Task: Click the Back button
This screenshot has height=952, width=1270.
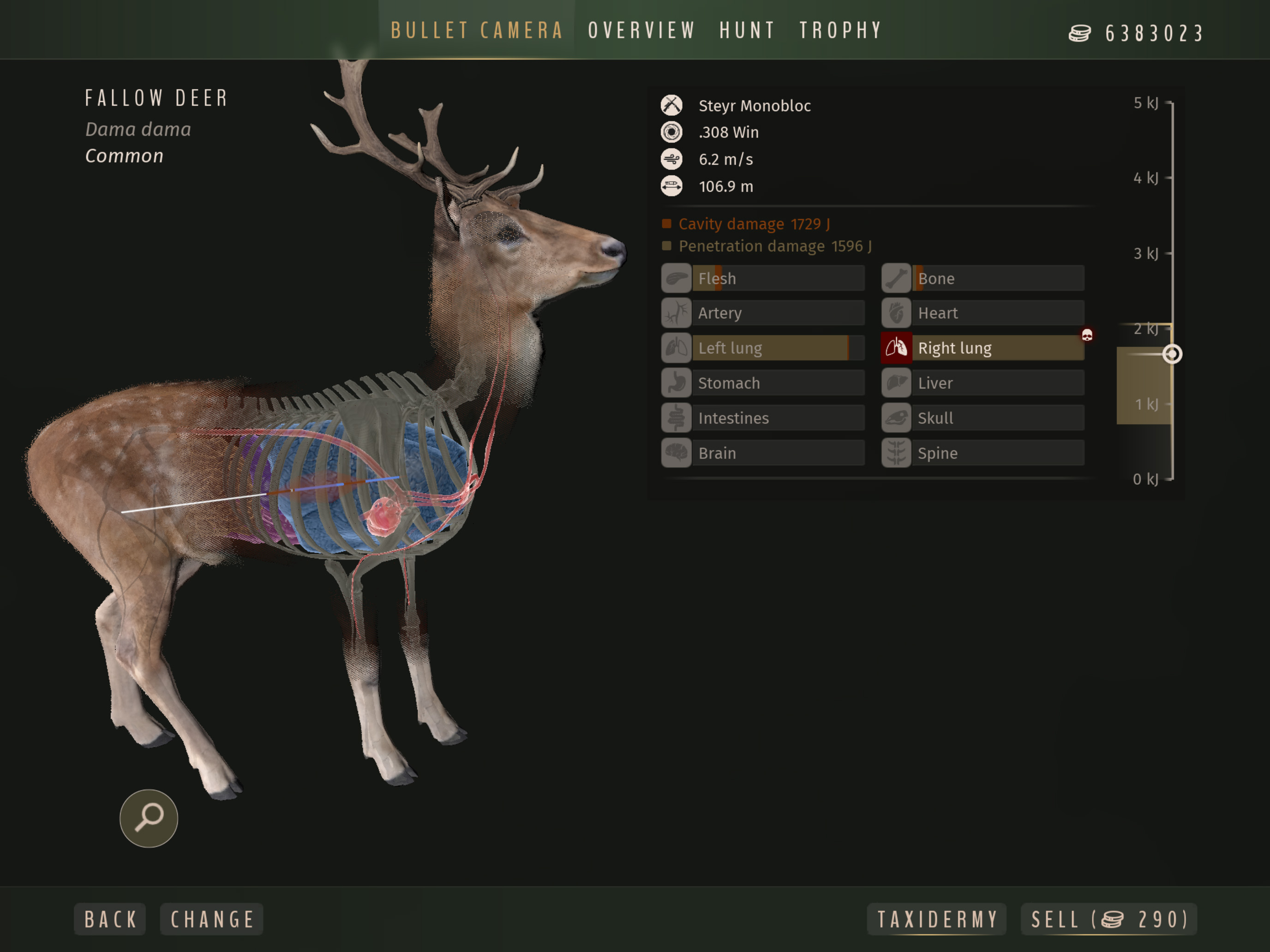Action: 110,919
